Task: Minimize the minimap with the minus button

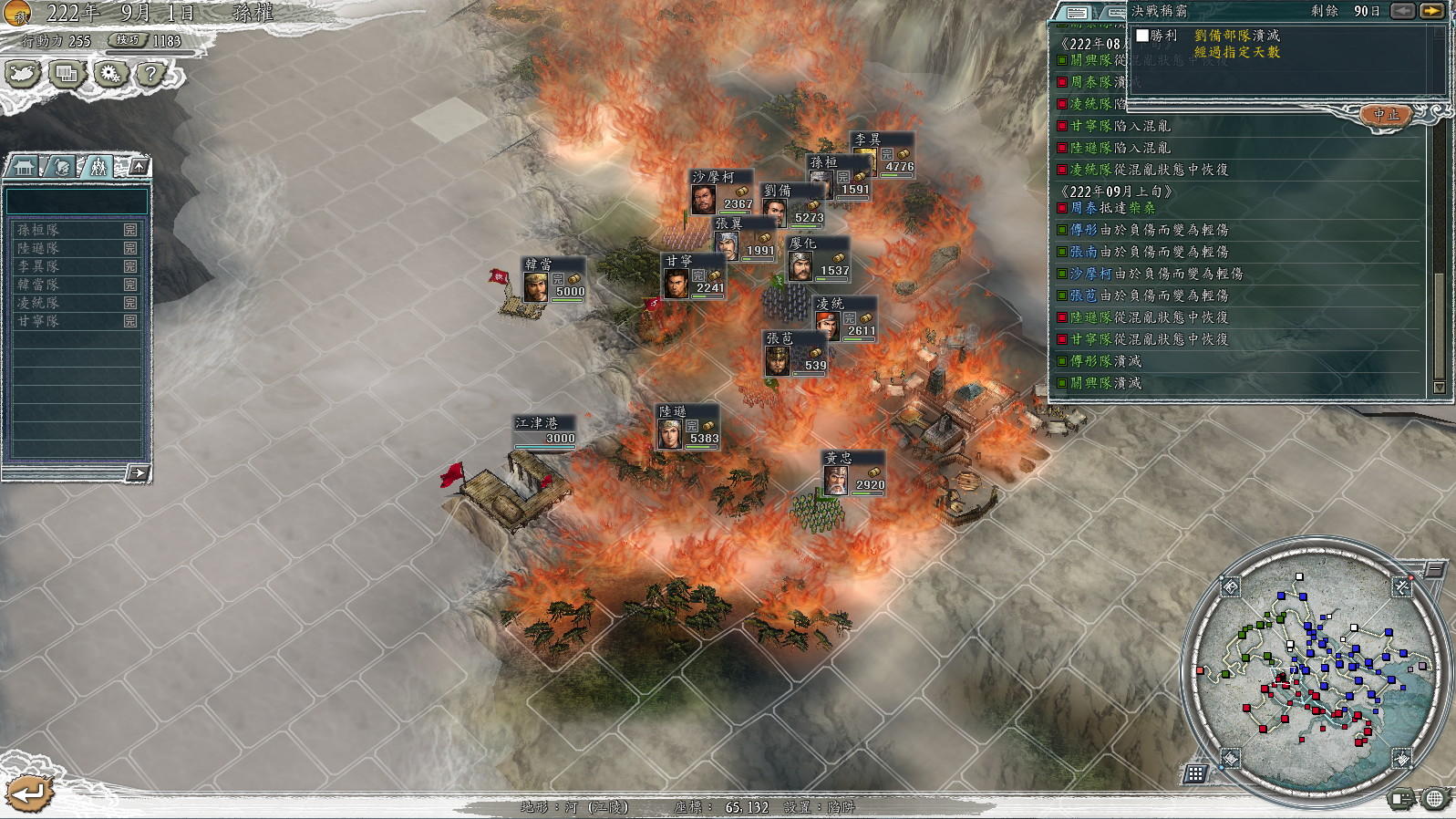Action: [x=1434, y=570]
